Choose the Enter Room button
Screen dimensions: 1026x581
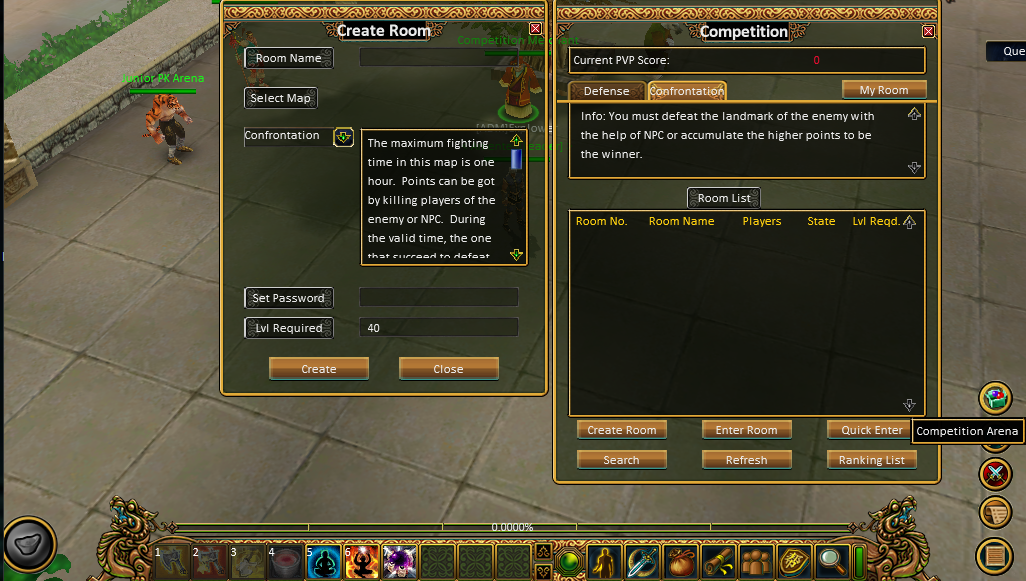click(746, 430)
